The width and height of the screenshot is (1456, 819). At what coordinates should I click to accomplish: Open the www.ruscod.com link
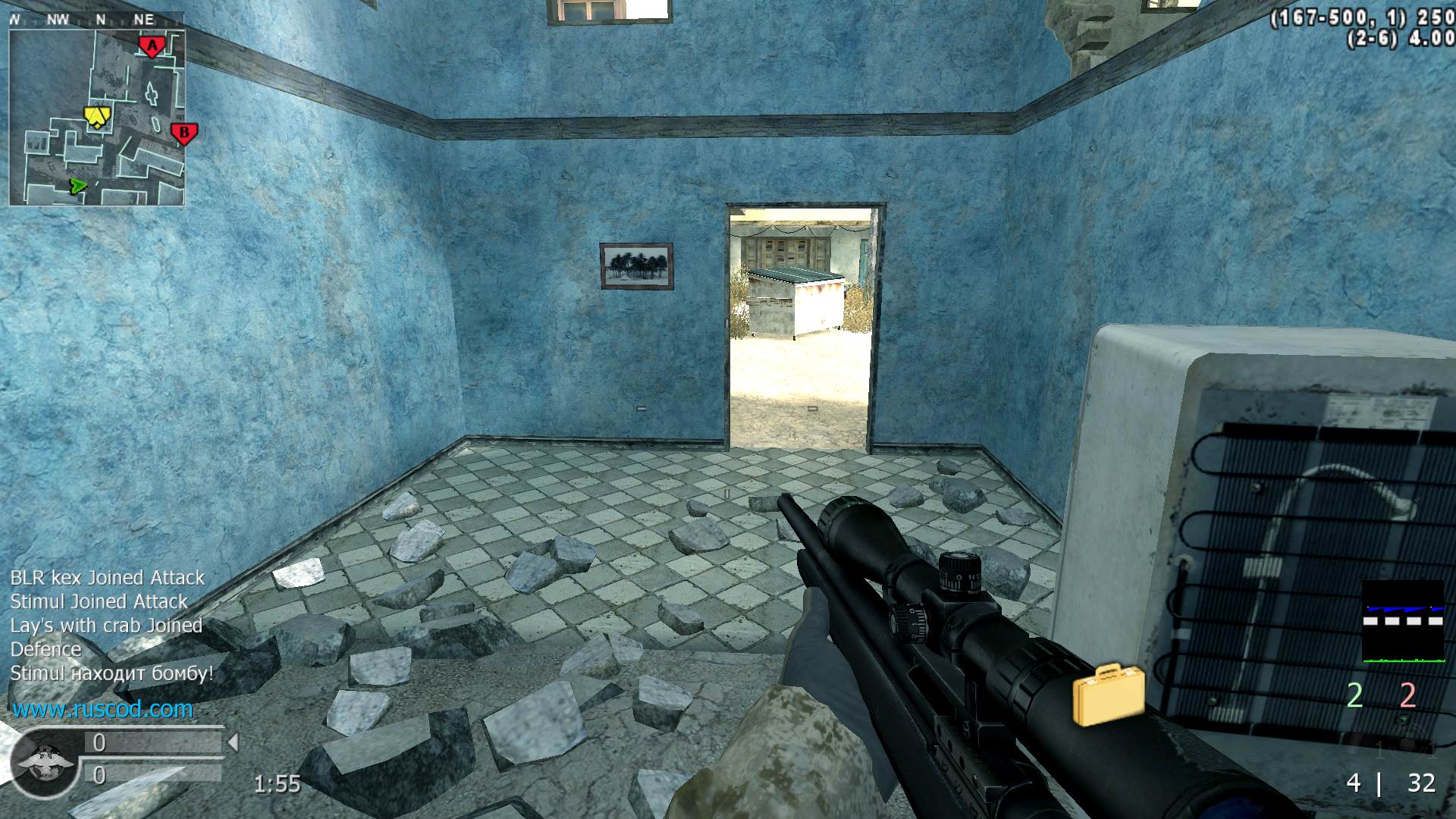coord(102,710)
